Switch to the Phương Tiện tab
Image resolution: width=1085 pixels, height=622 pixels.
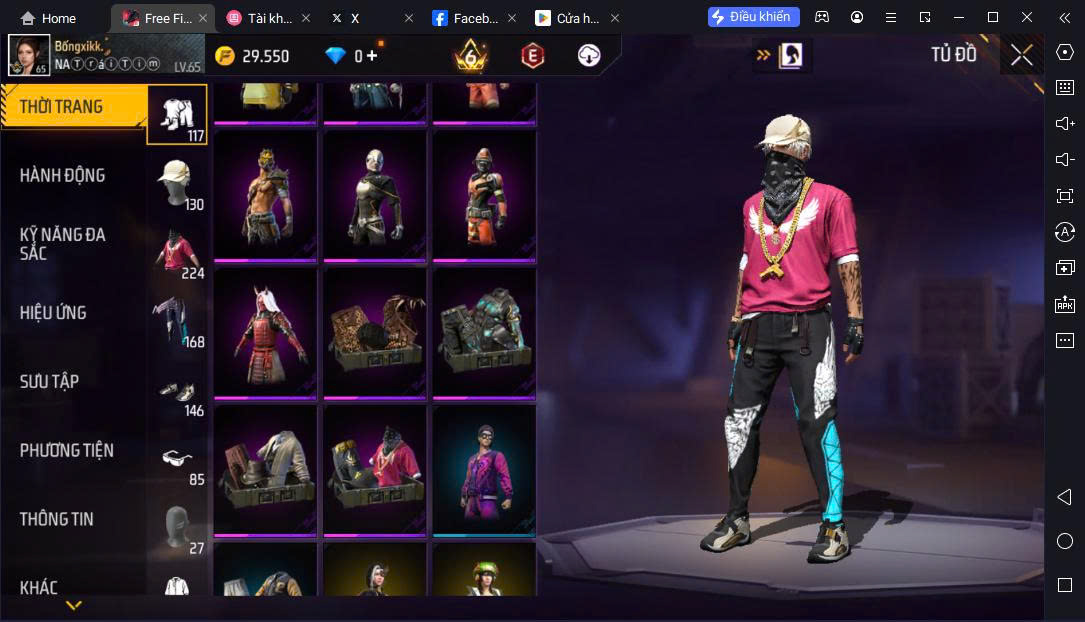pyautogui.click(x=66, y=450)
